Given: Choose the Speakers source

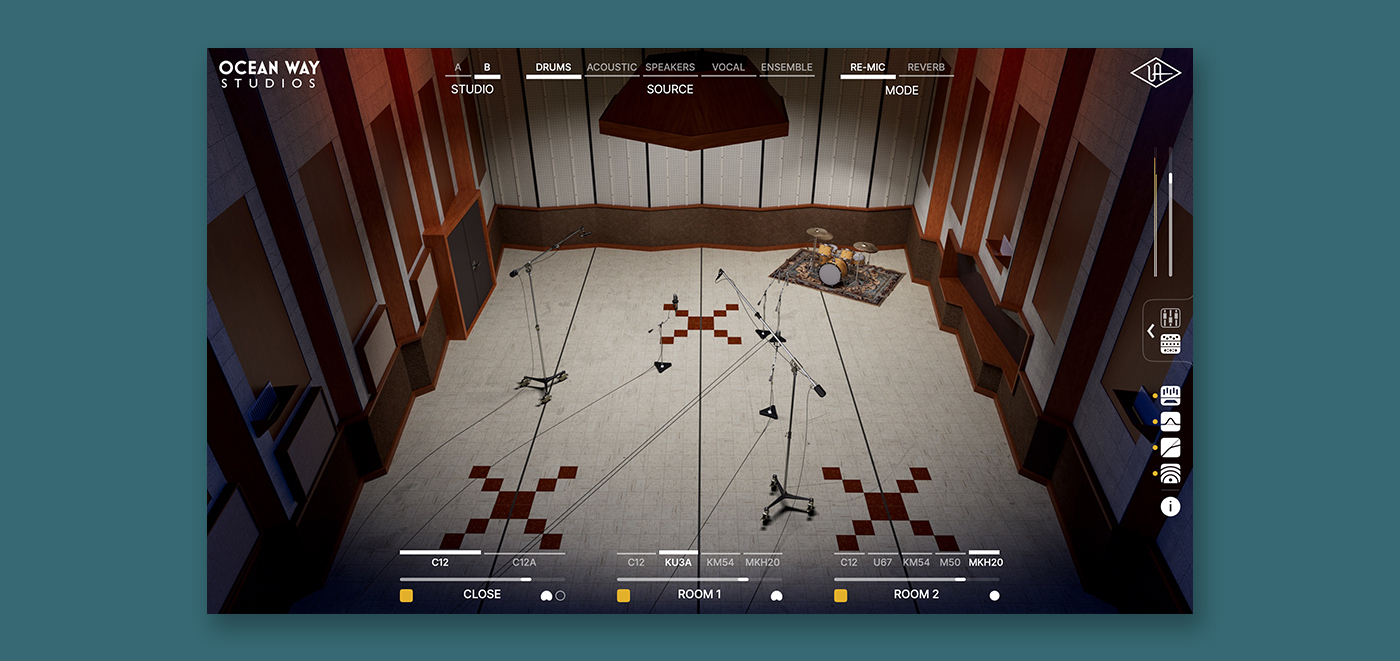Looking at the screenshot, I should pyautogui.click(x=670, y=68).
